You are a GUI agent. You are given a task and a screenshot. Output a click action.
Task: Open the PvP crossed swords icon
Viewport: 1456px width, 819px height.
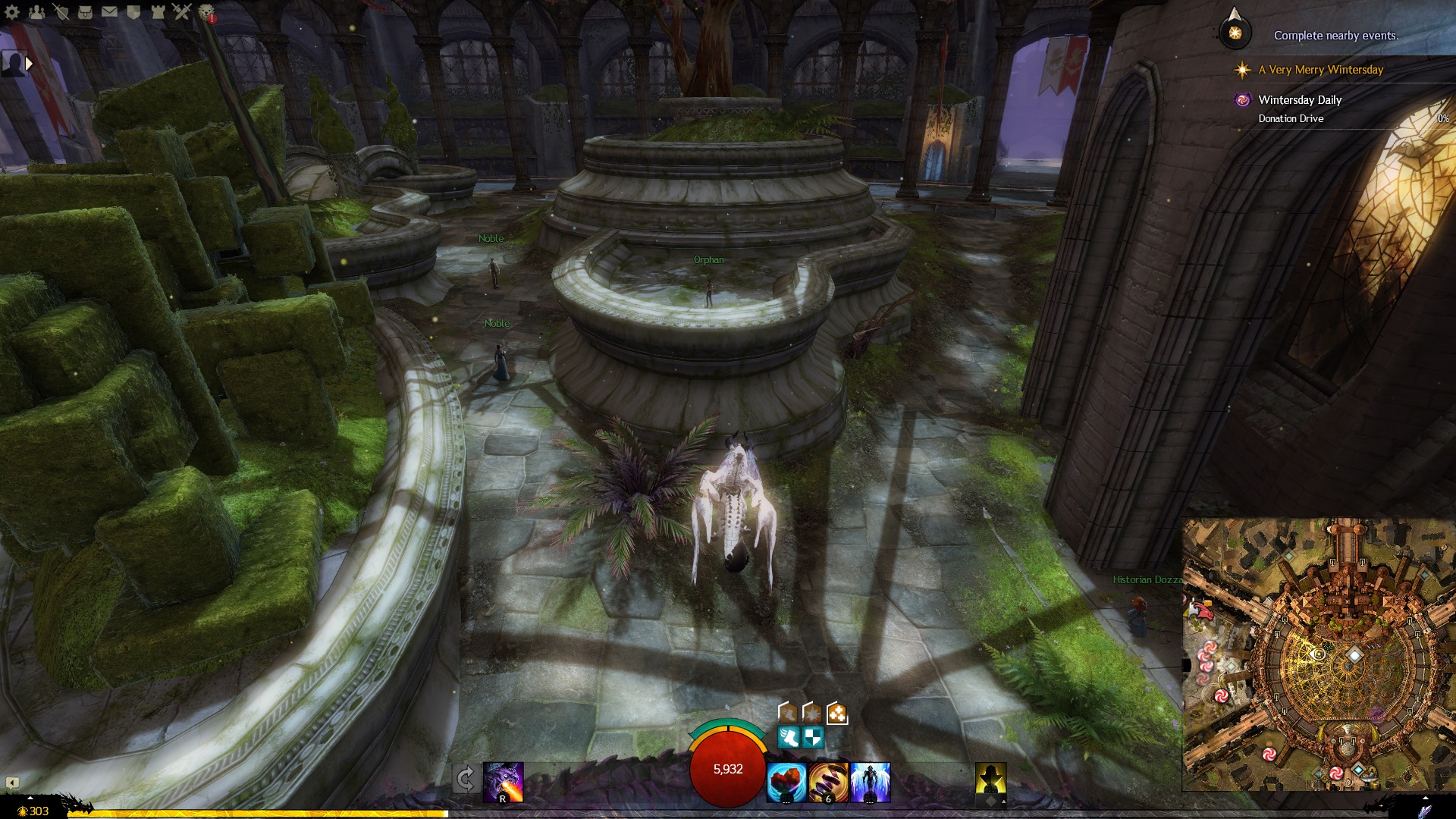(x=182, y=11)
